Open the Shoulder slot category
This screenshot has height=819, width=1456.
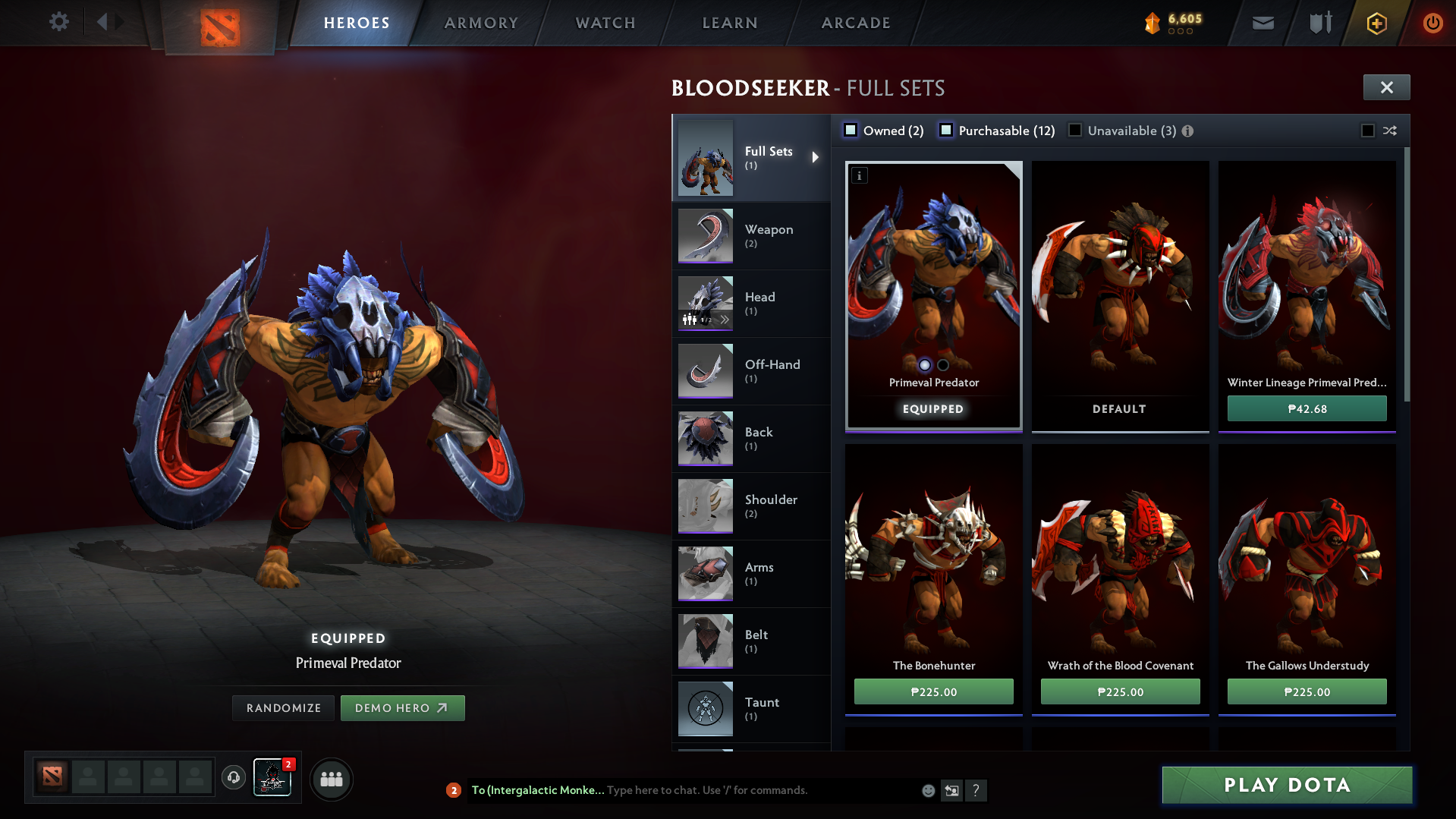tap(750, 506)
